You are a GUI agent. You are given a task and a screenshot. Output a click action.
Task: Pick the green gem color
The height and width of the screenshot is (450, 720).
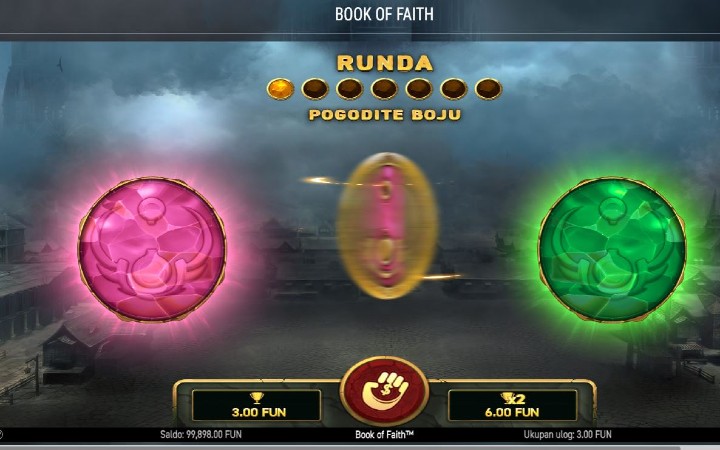[611, 247]
